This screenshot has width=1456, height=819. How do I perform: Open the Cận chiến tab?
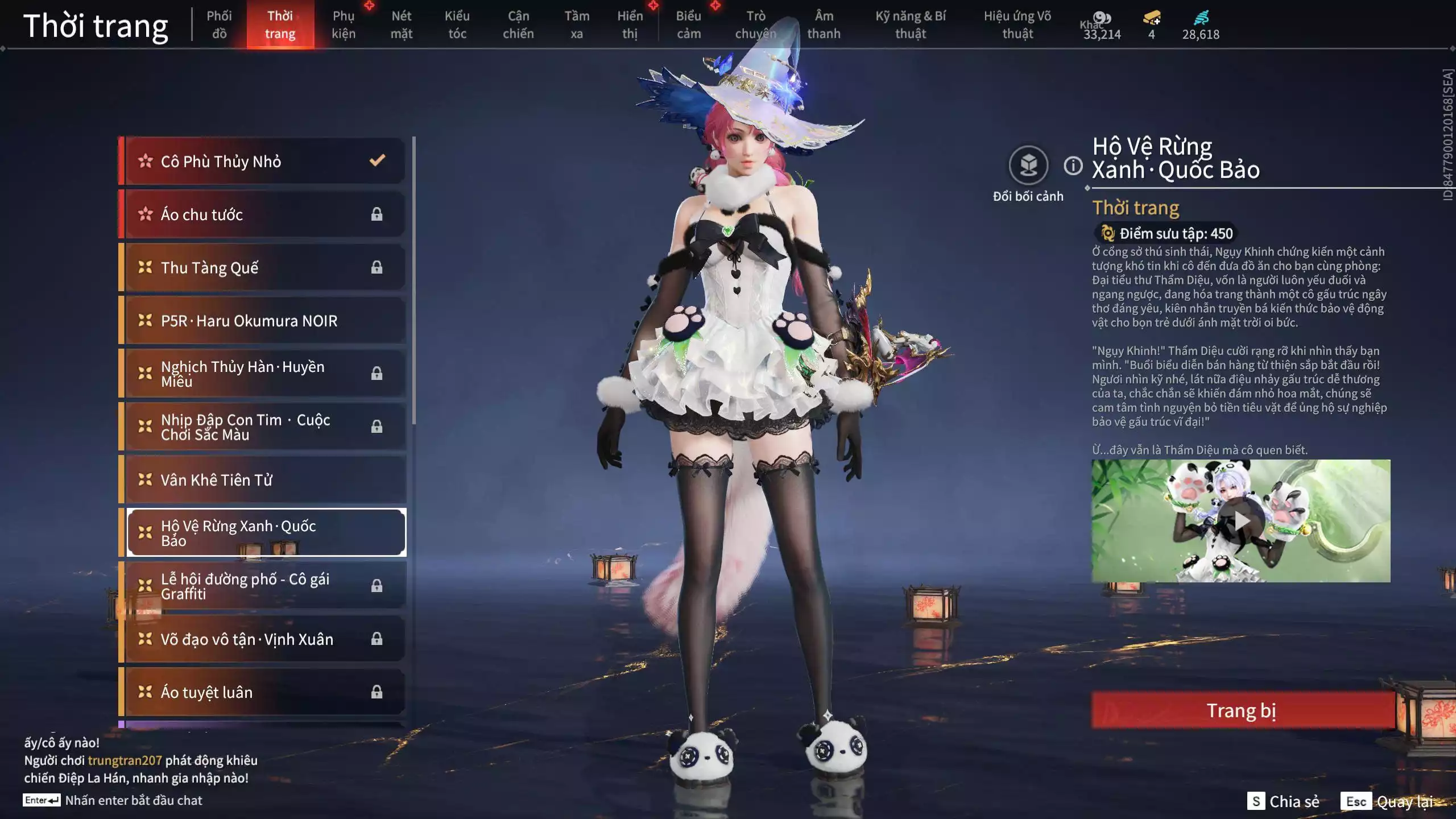point(518,24)
